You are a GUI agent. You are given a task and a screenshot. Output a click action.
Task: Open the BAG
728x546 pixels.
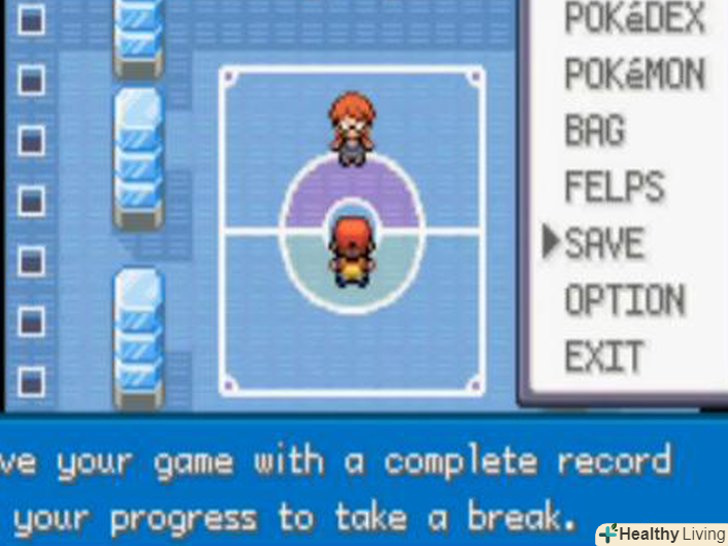pos(595,131)
